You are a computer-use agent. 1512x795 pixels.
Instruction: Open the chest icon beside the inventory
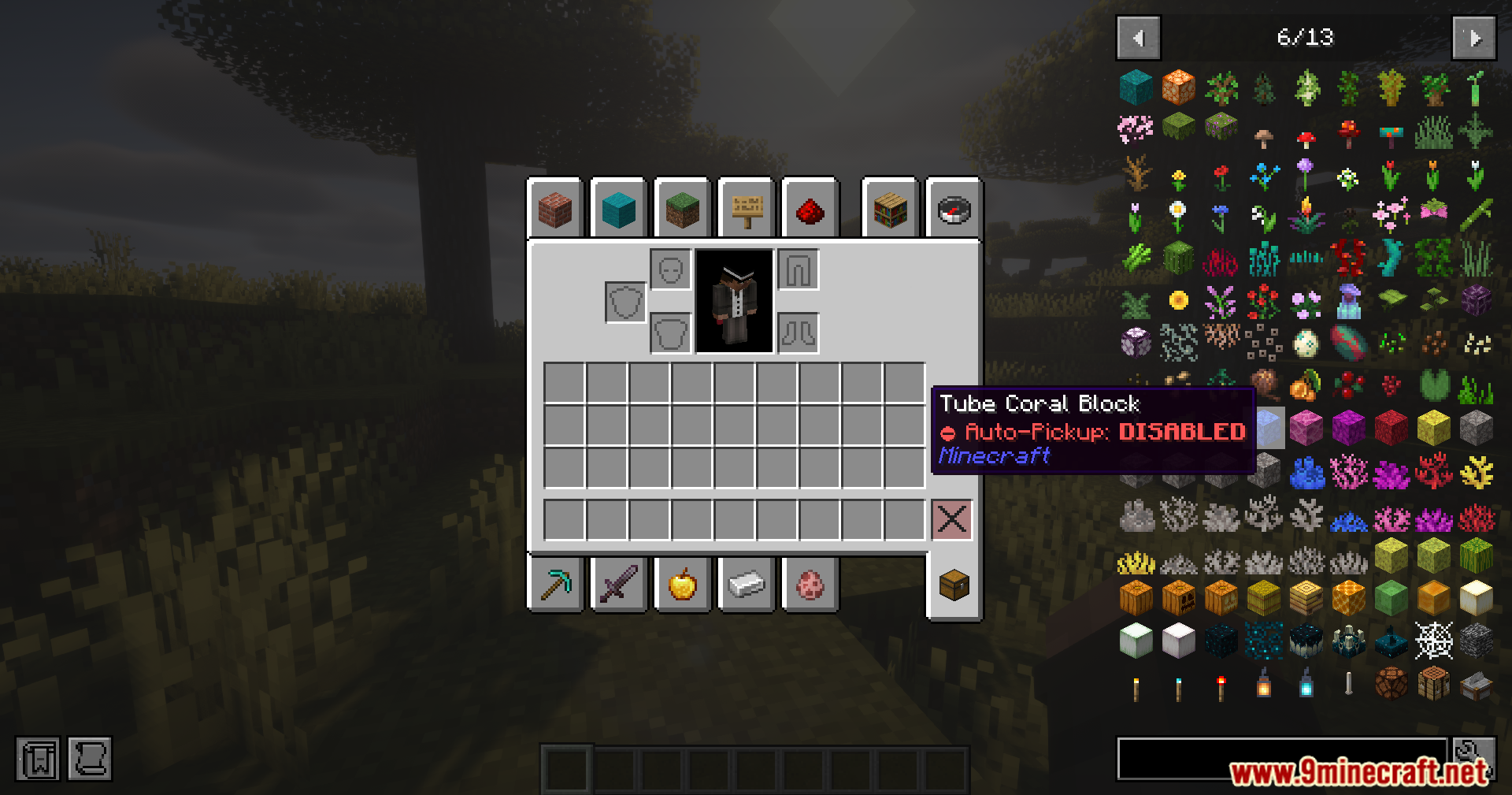pyautogui.click(x=954, y=583)
